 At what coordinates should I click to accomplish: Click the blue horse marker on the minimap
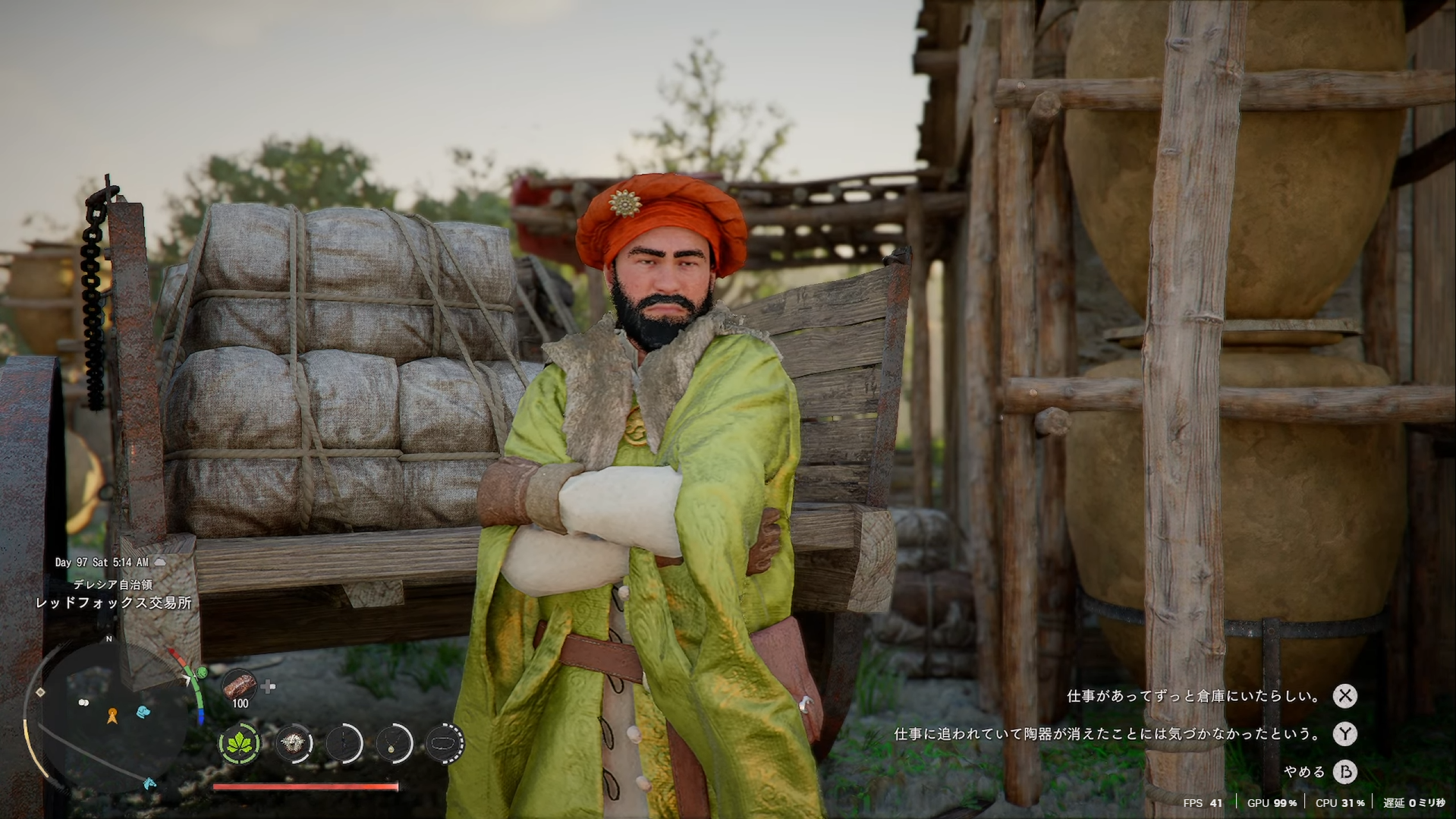pyautogui.click(x=149, y=783)
